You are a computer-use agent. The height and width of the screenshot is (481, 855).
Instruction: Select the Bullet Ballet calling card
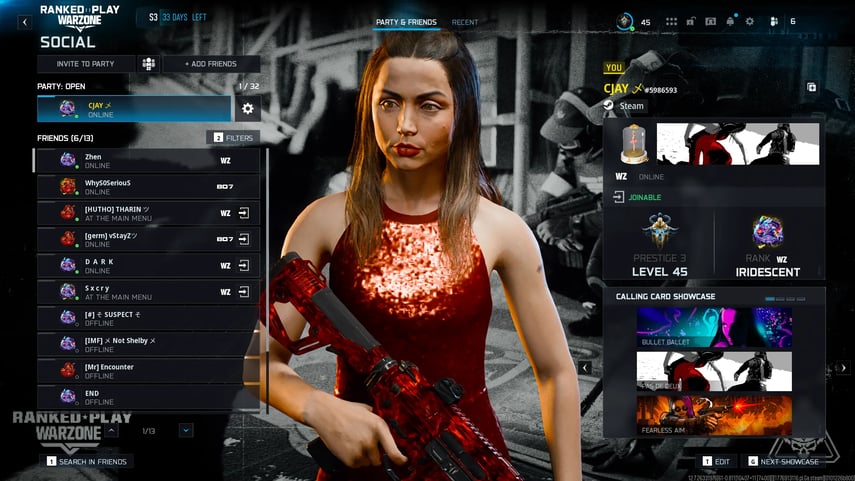pyautogui.click(x=714, y=327)
